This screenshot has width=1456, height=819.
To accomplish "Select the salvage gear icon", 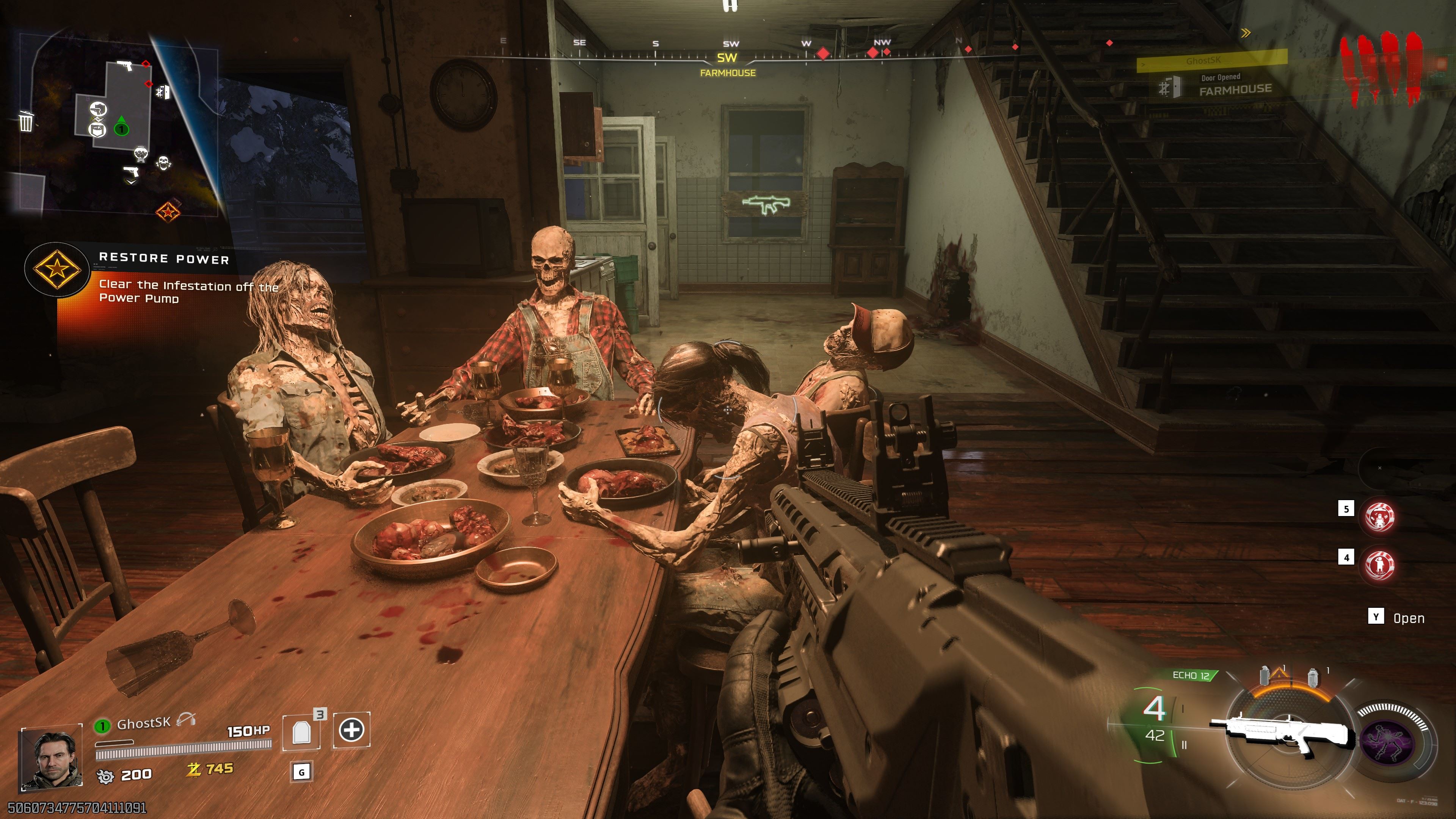I will [105, 776].
